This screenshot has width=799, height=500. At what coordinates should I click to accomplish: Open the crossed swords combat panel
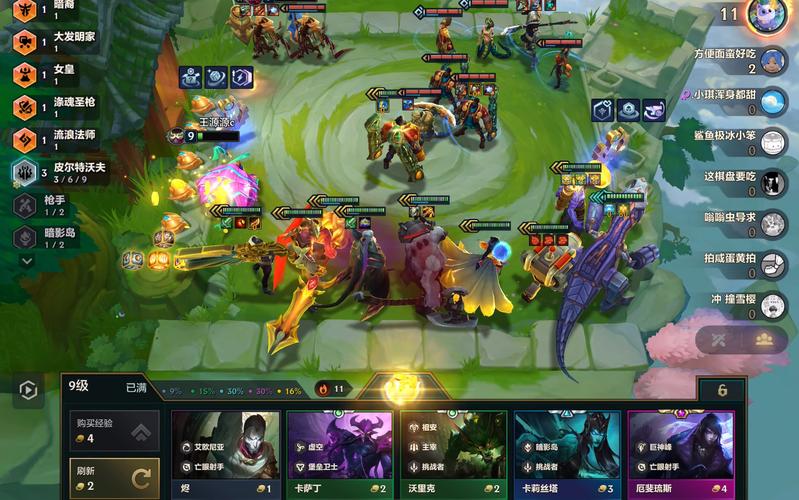[x=718, y=340]
